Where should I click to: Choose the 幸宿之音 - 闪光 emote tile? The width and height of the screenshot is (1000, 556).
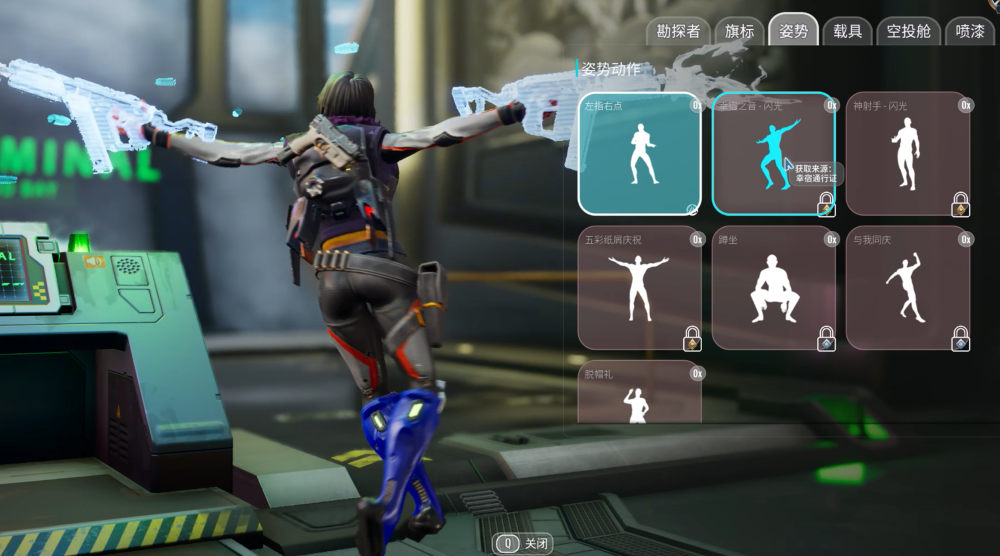(773, 153)
